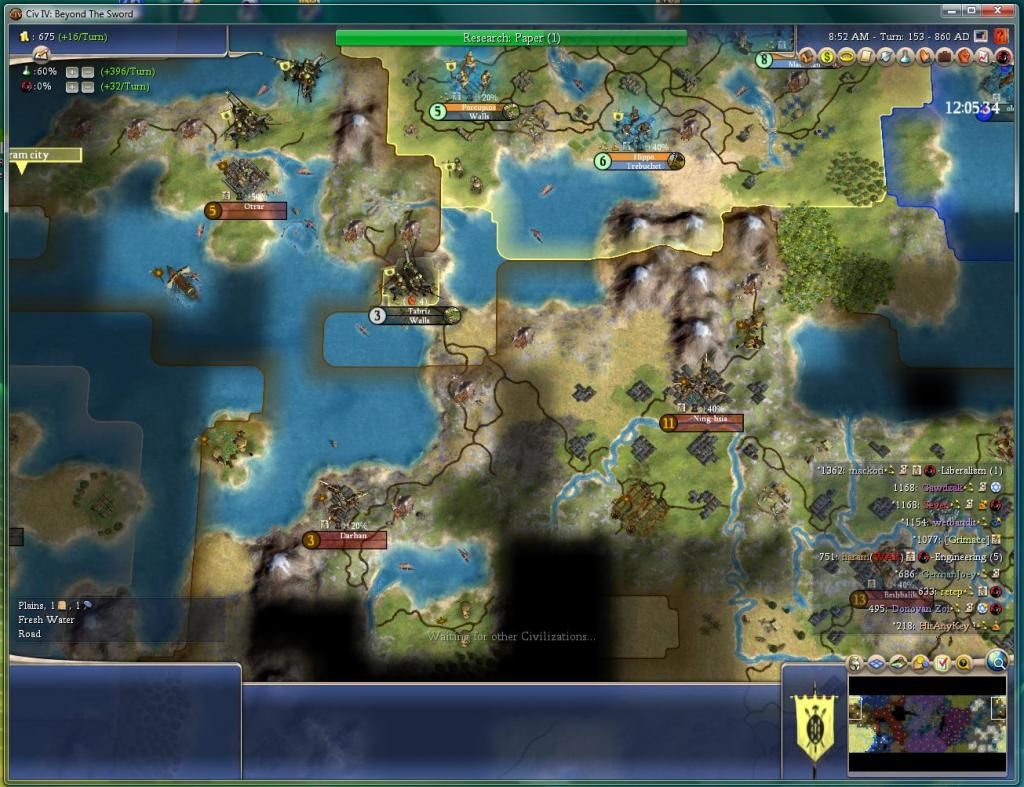Click the Research: Paper progress bar
The height and width of the screenshot is (787, 1024).
point(511,38)
